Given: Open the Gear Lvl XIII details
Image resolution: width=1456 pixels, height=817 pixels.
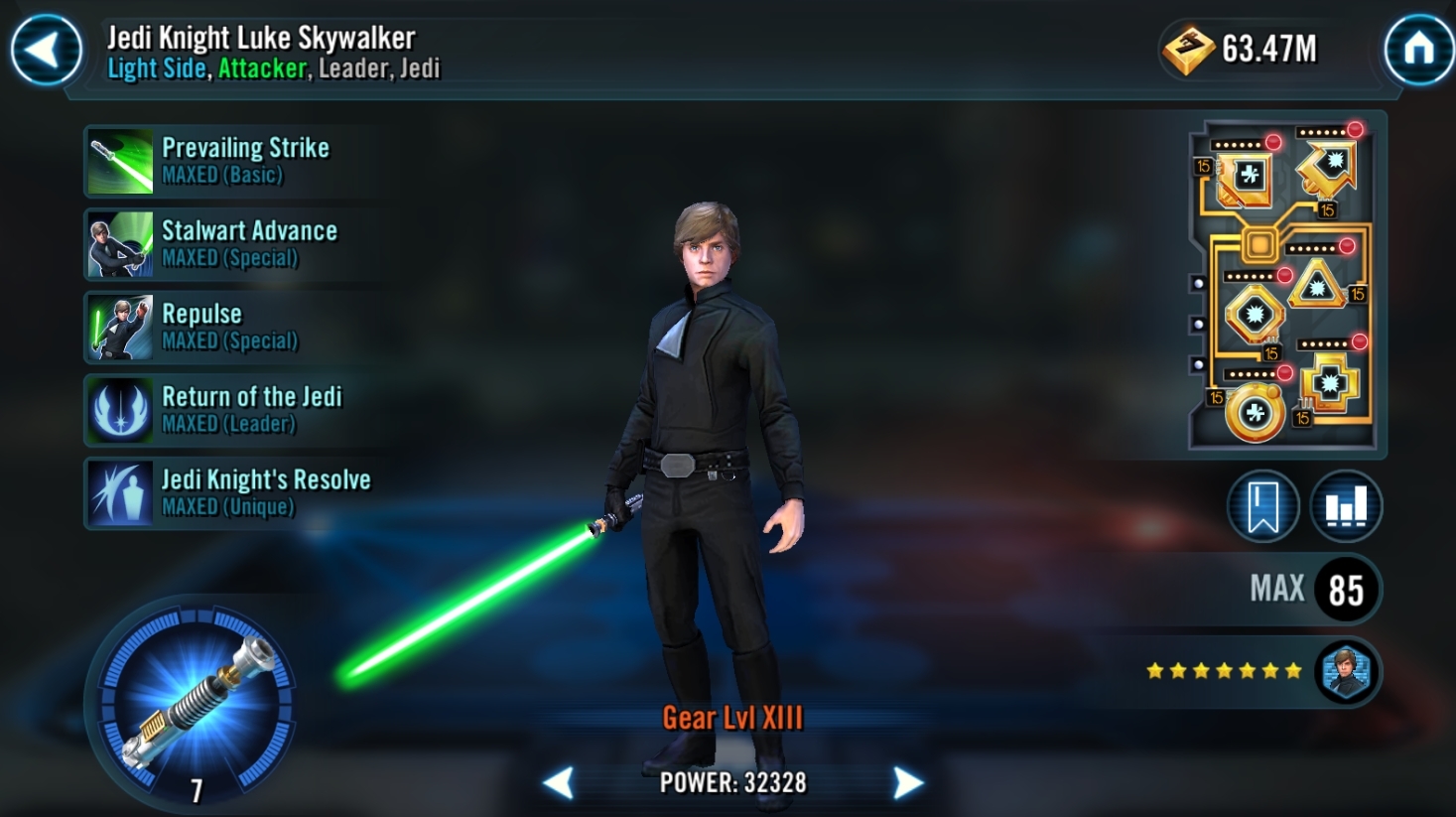Looking at the screenshot, I should 732,718.
